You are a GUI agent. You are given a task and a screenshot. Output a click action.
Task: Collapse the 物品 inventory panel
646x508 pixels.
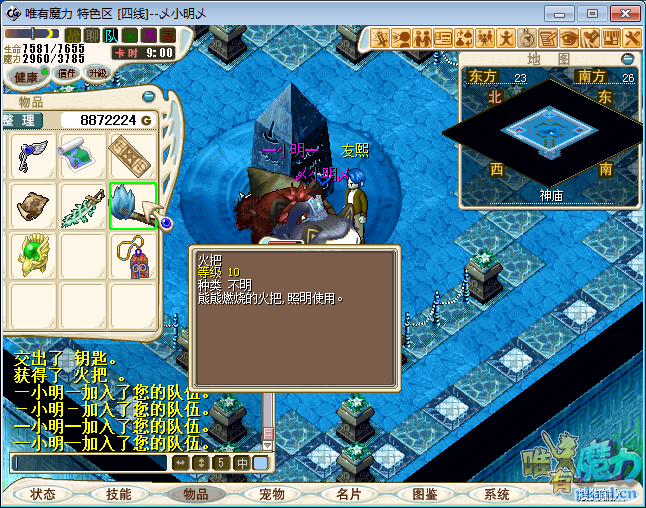[148, 97]
